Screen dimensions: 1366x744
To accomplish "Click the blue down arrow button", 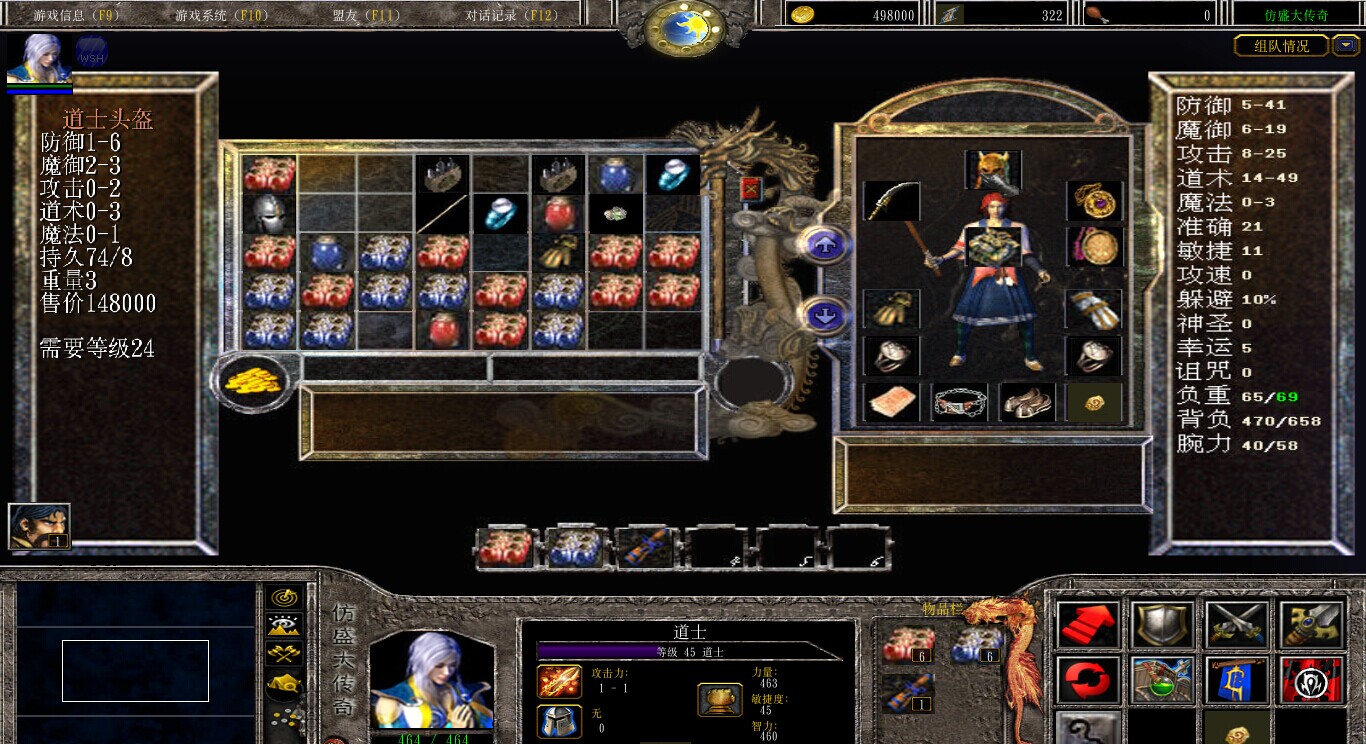I will coord(825,316).
